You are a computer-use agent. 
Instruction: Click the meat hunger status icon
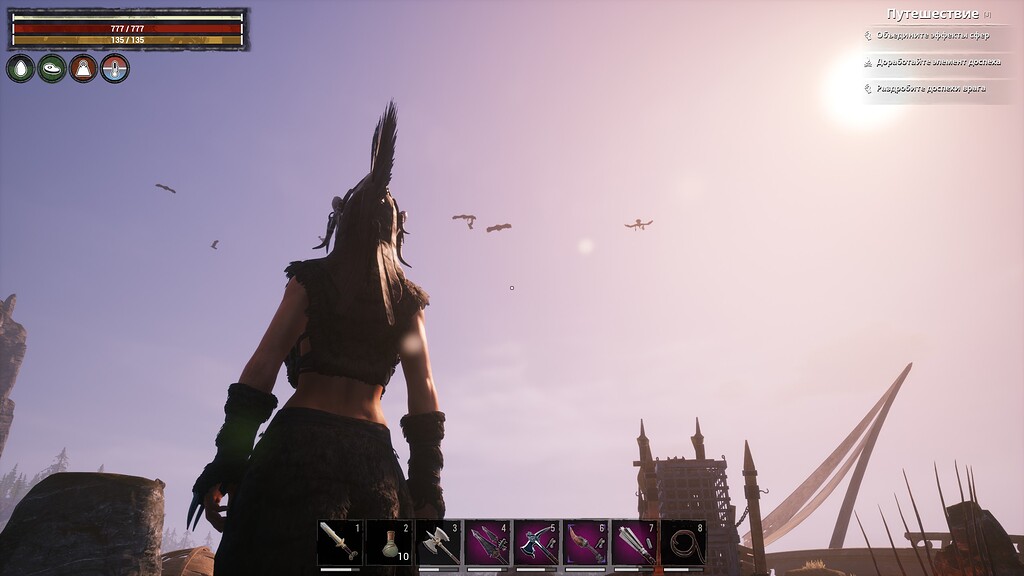(x=52, y=68)
